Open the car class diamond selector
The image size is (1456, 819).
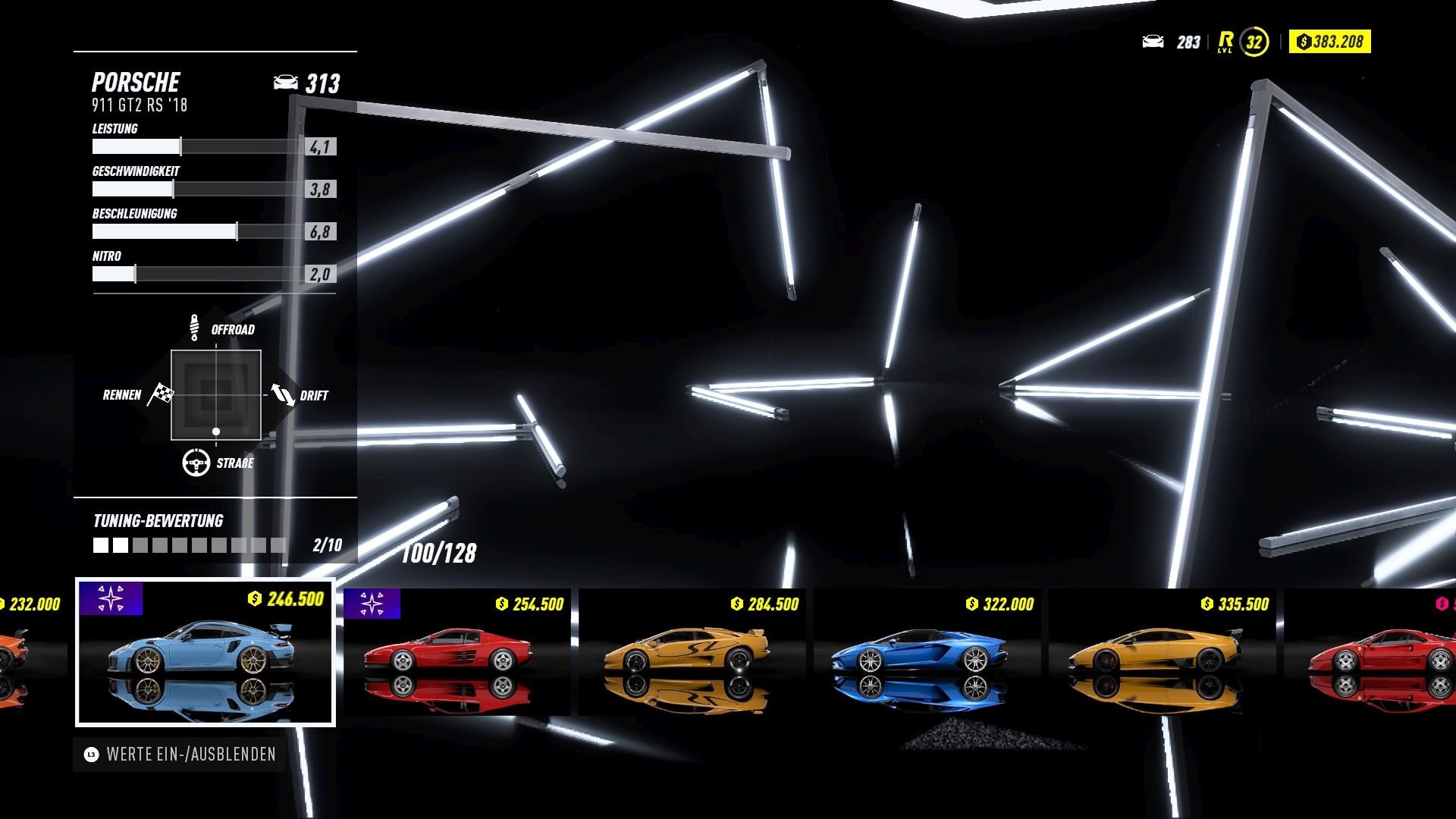(216, 394)
